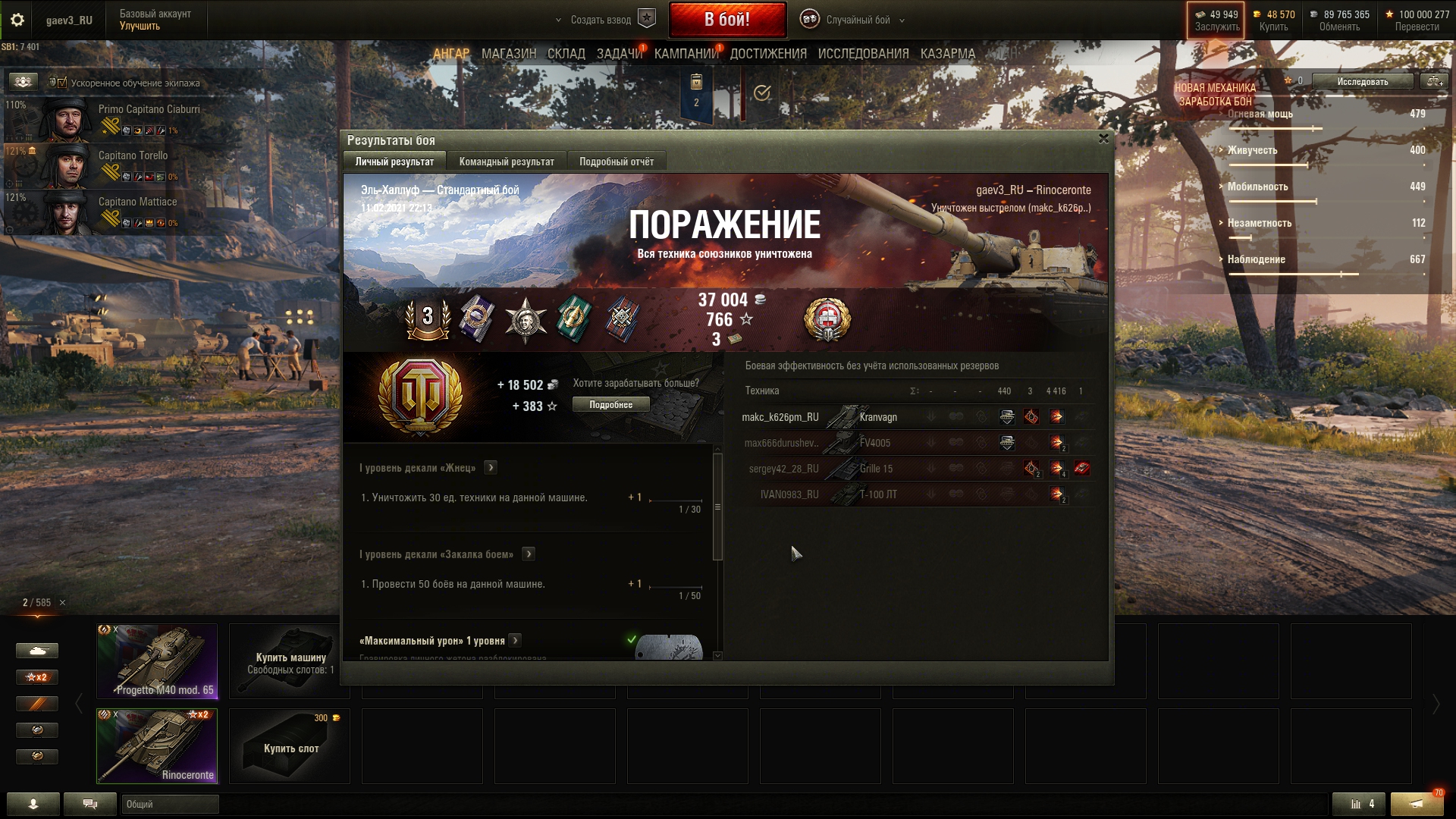Click the «Исследовать» research button
This screenshot has width=1456, height=819.
[x=1362, y=82]
